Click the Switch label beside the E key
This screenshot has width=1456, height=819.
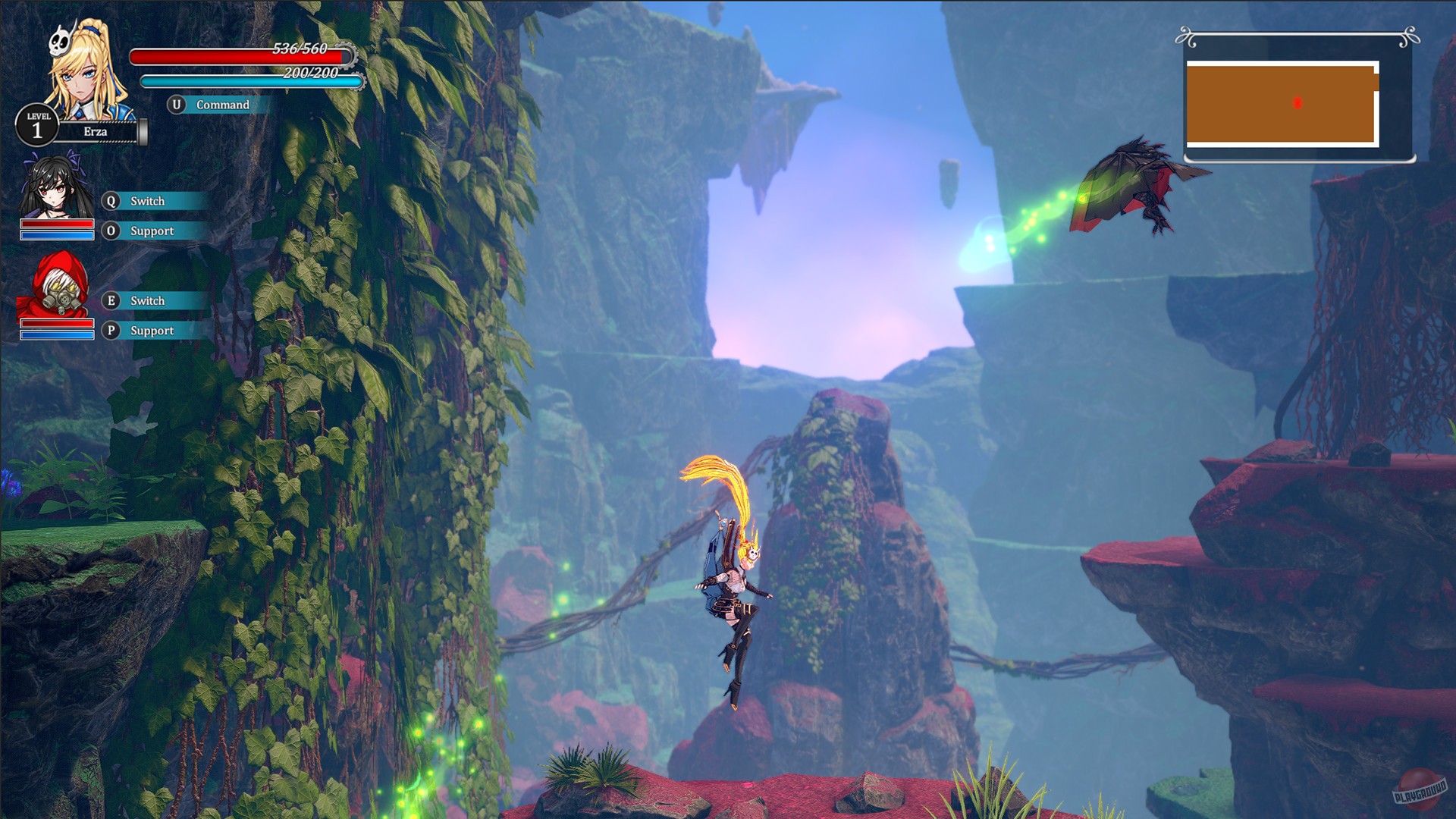click(147, 300)
